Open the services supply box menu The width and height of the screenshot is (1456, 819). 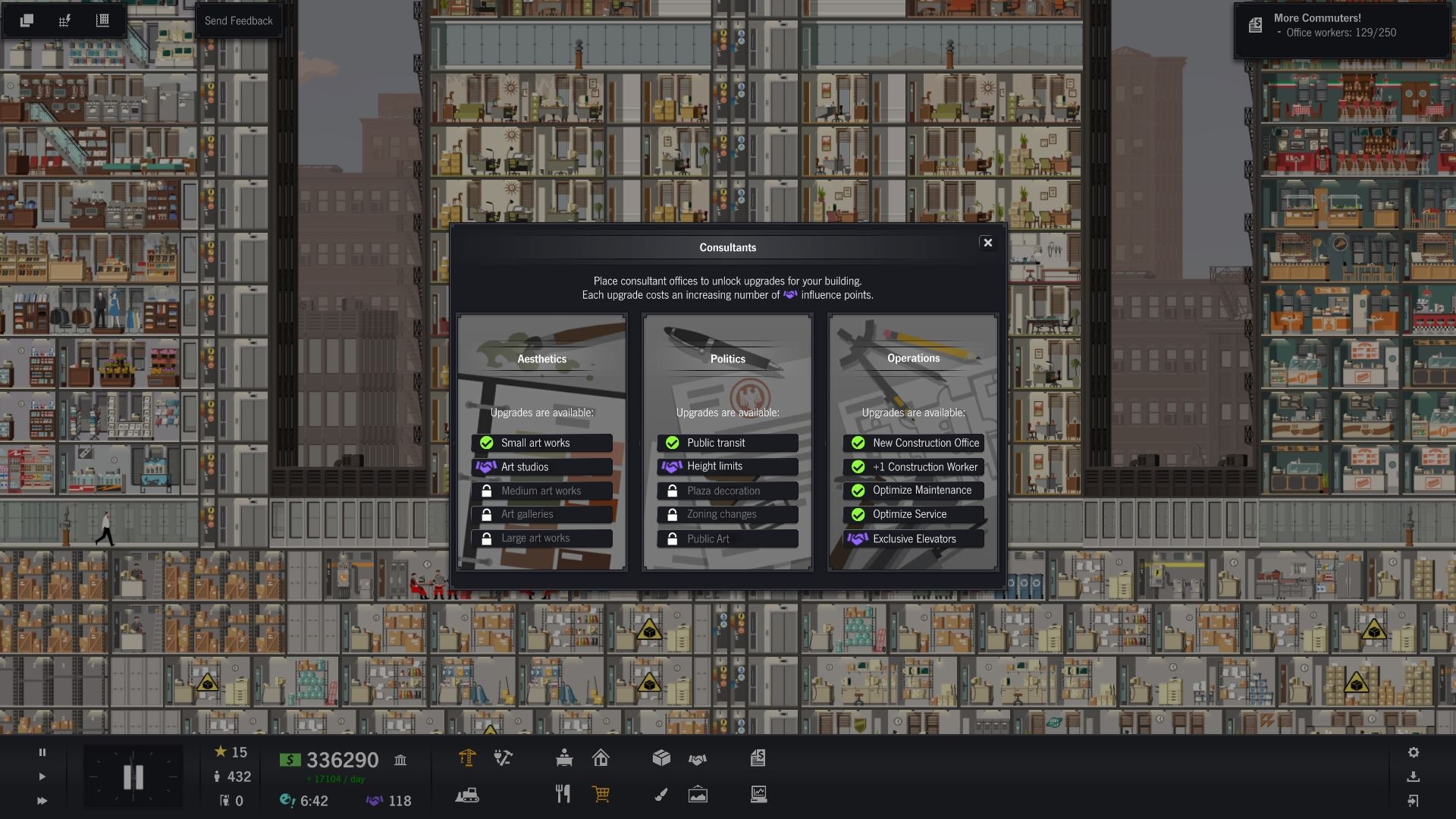click(661, 758)
